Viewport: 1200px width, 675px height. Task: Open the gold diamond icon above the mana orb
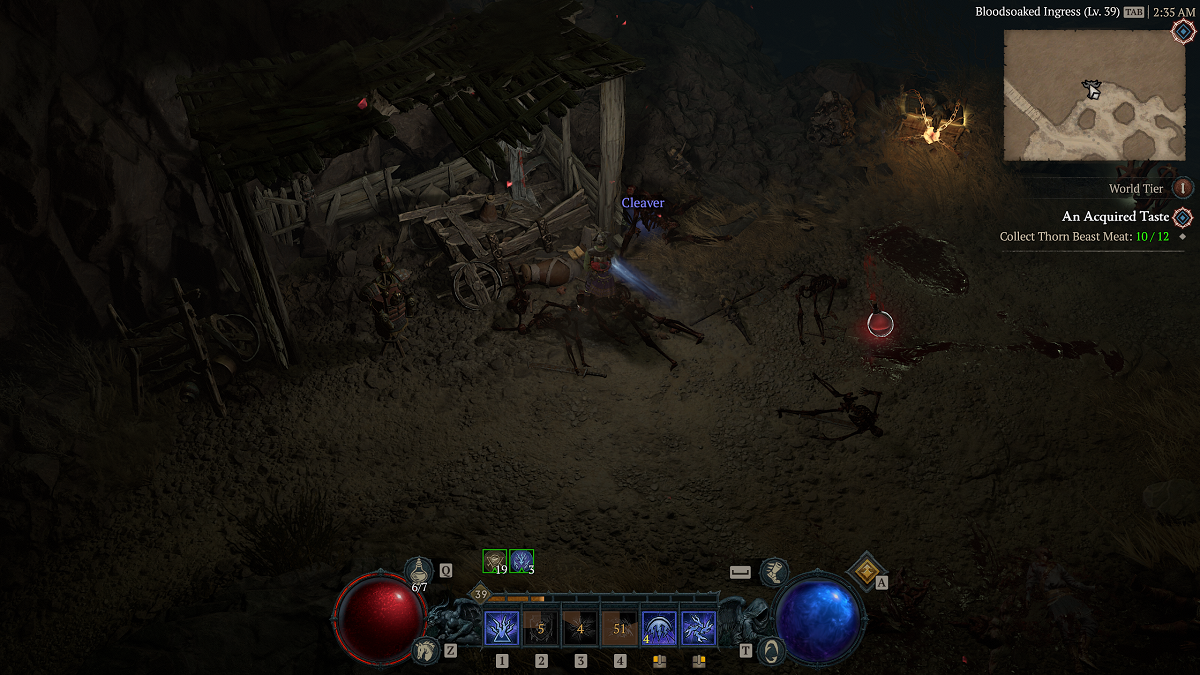(x=864, y=570)
